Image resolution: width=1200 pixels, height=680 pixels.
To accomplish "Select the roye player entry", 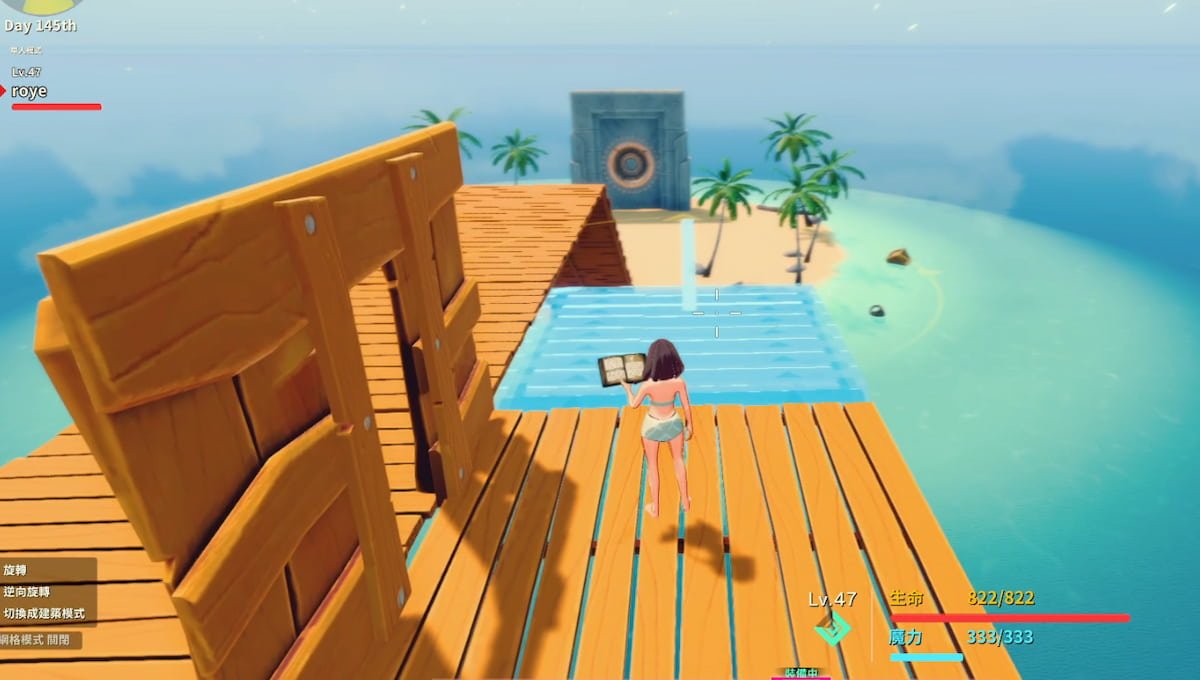I will point(30,91).
